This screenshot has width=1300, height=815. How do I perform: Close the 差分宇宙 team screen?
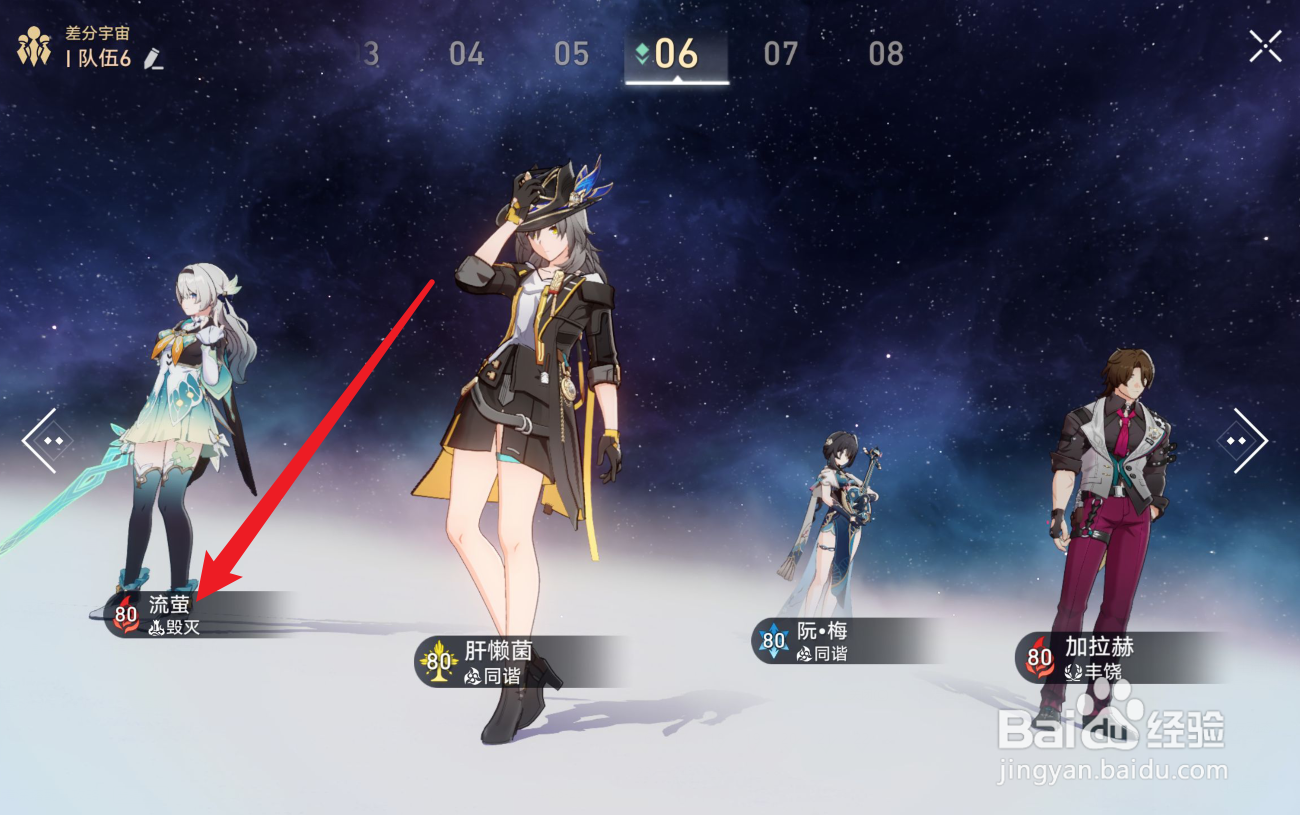(1264, 45)
